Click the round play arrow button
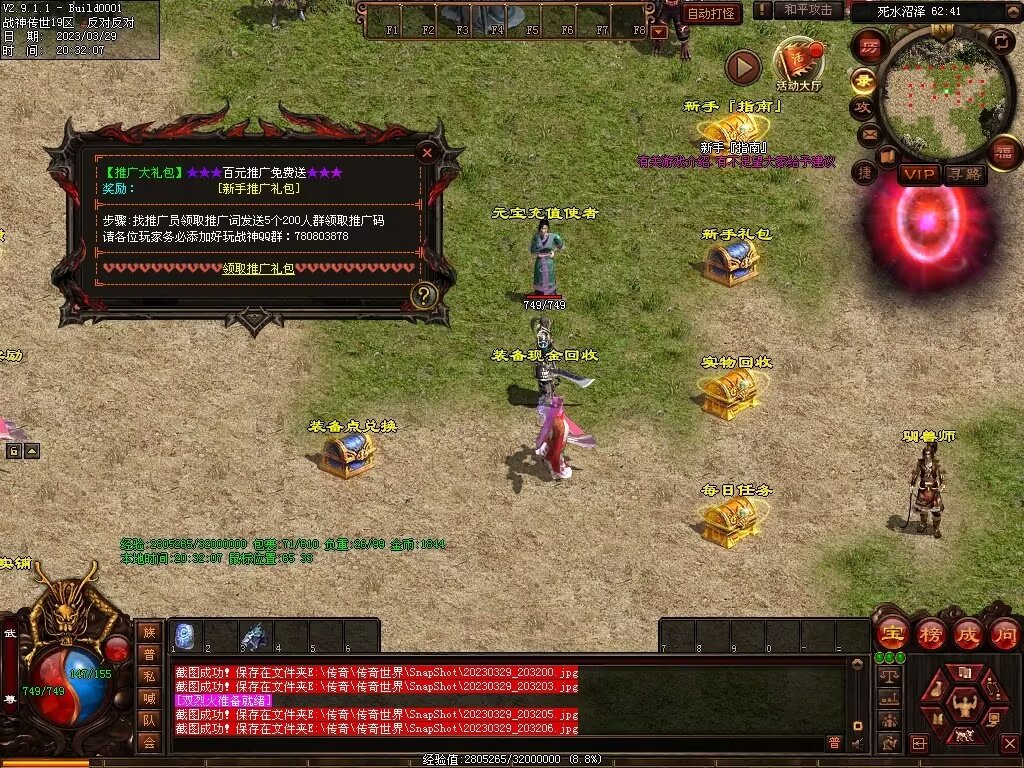This screenshot has height=768, width=1024. tap(743, 68)
